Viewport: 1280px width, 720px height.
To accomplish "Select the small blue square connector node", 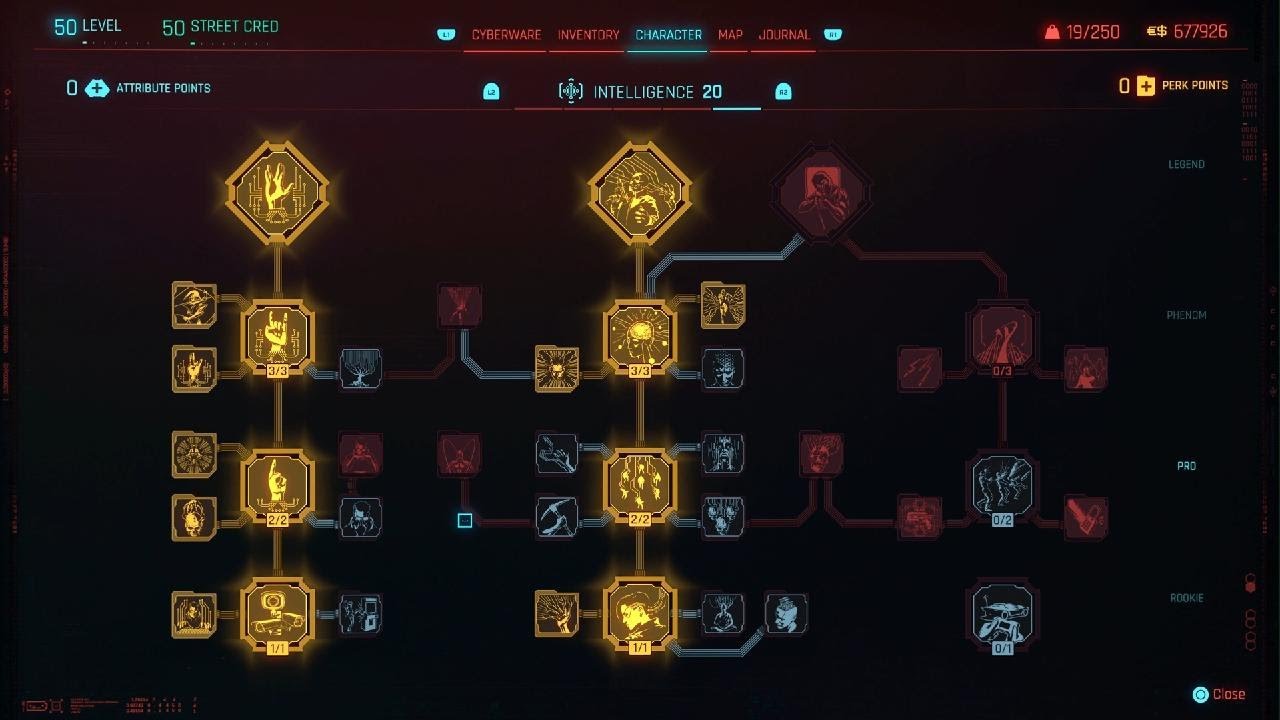I will coord(465,520).
